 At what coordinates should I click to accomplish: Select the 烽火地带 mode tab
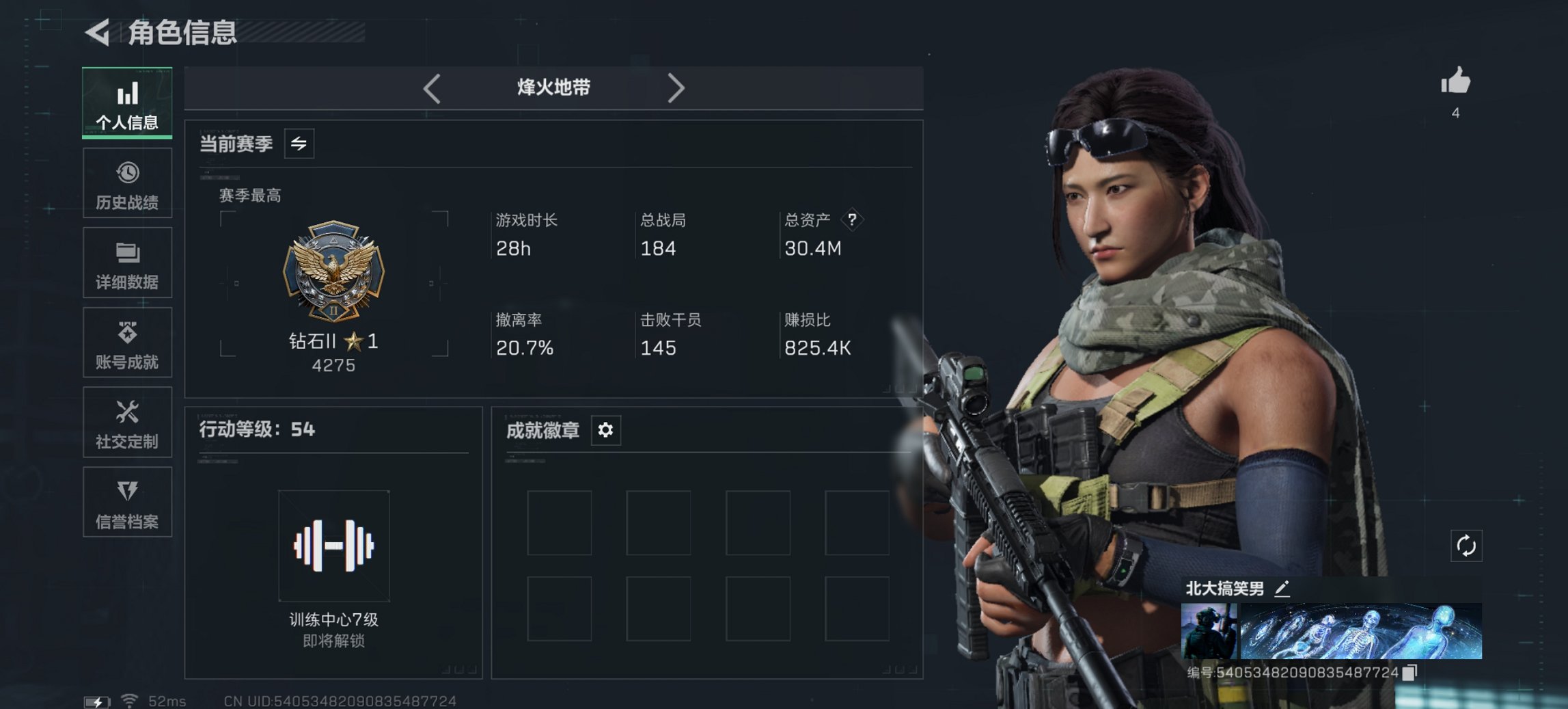tap(553, 88)
